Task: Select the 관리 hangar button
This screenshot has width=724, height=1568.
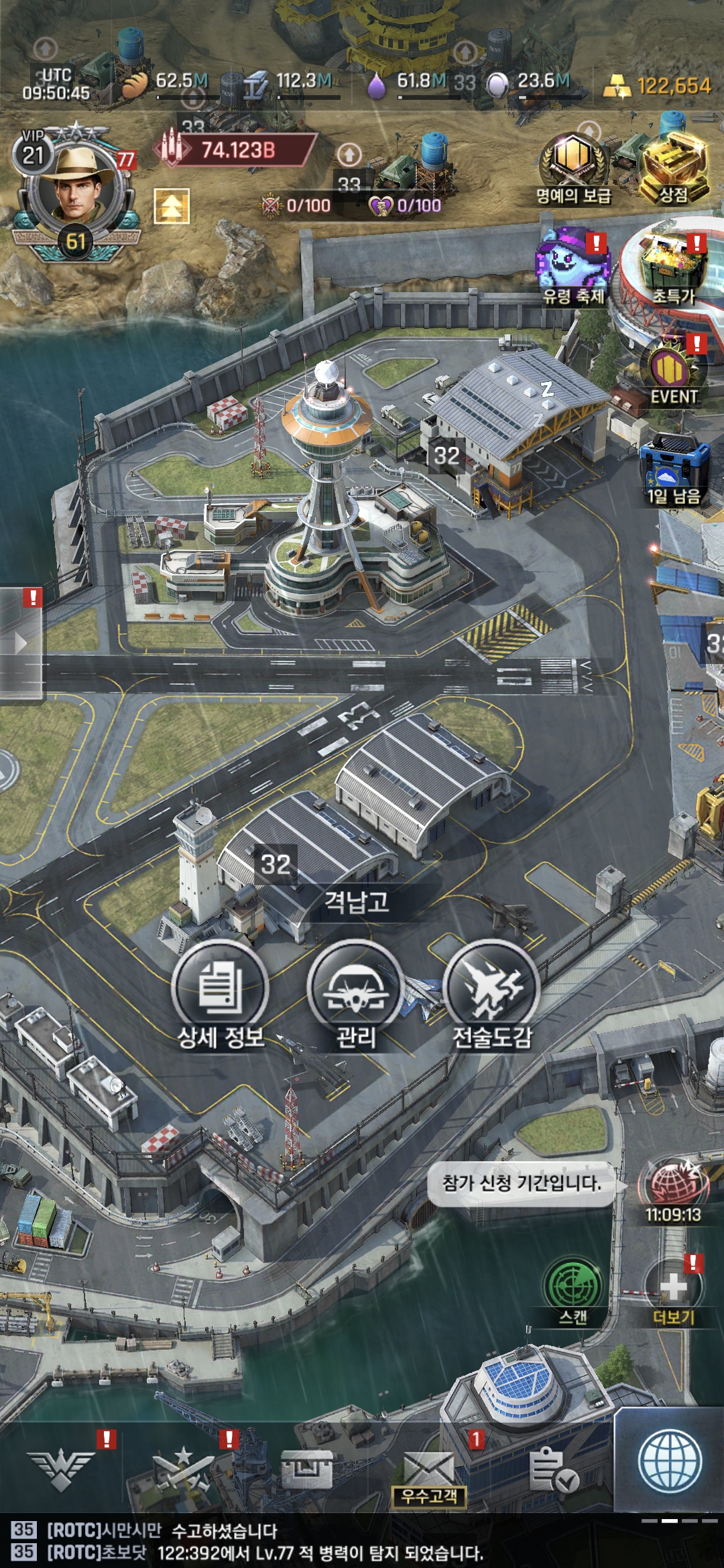Action: 355,989
